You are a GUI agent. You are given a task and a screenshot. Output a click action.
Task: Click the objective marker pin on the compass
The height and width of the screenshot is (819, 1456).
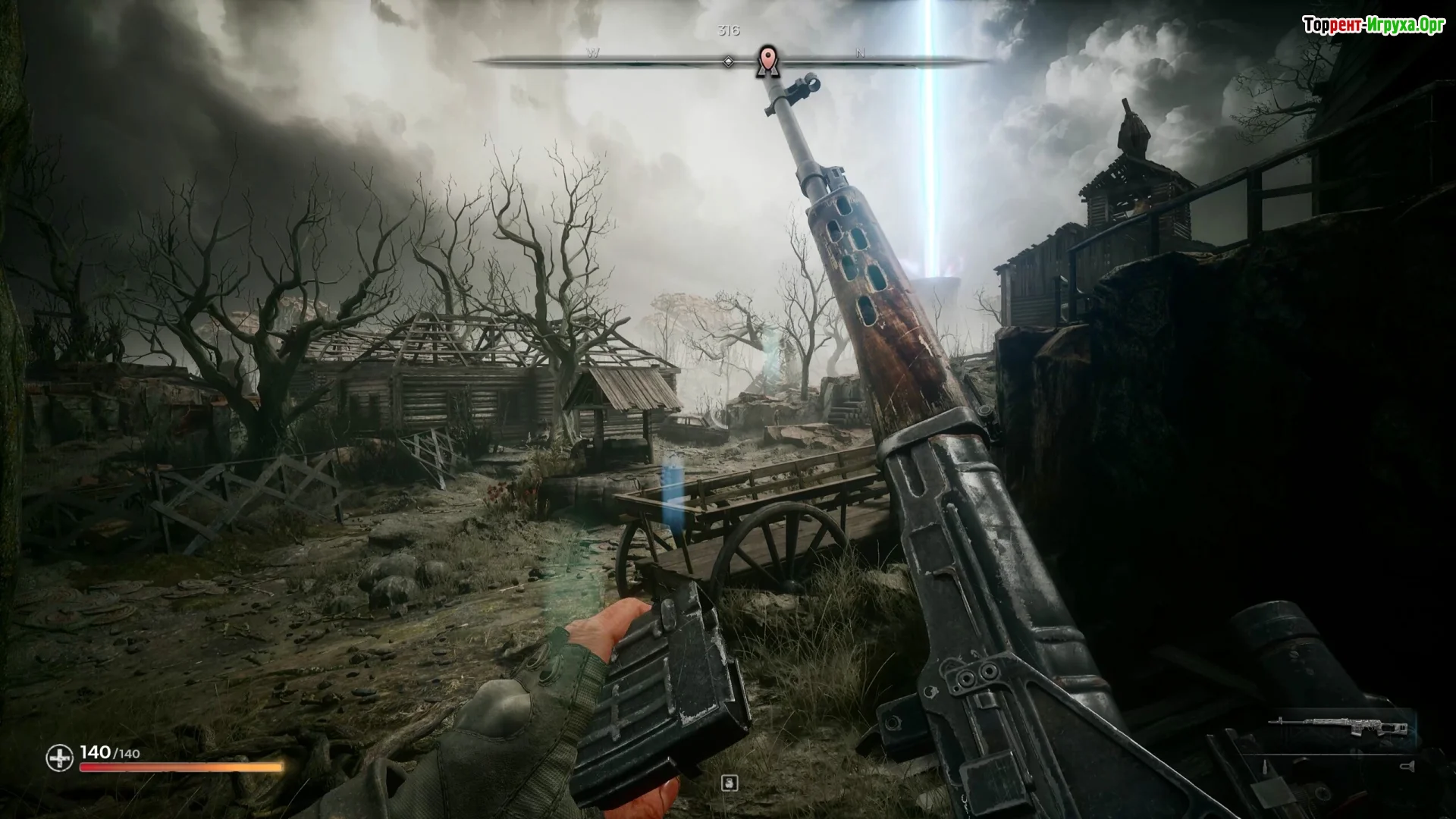click(768, 60)
